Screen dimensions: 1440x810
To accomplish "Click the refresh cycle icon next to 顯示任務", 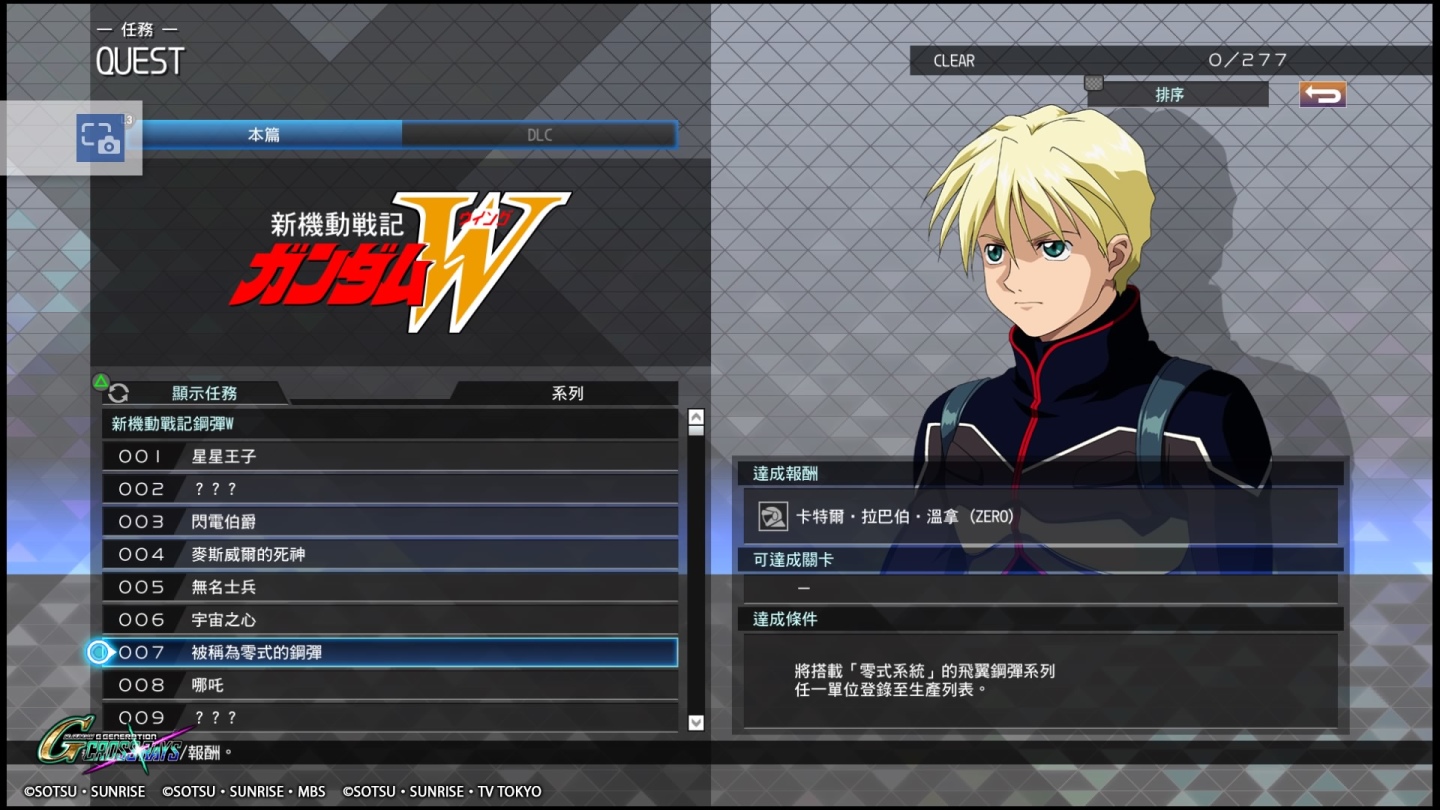I will coord(119,393).
